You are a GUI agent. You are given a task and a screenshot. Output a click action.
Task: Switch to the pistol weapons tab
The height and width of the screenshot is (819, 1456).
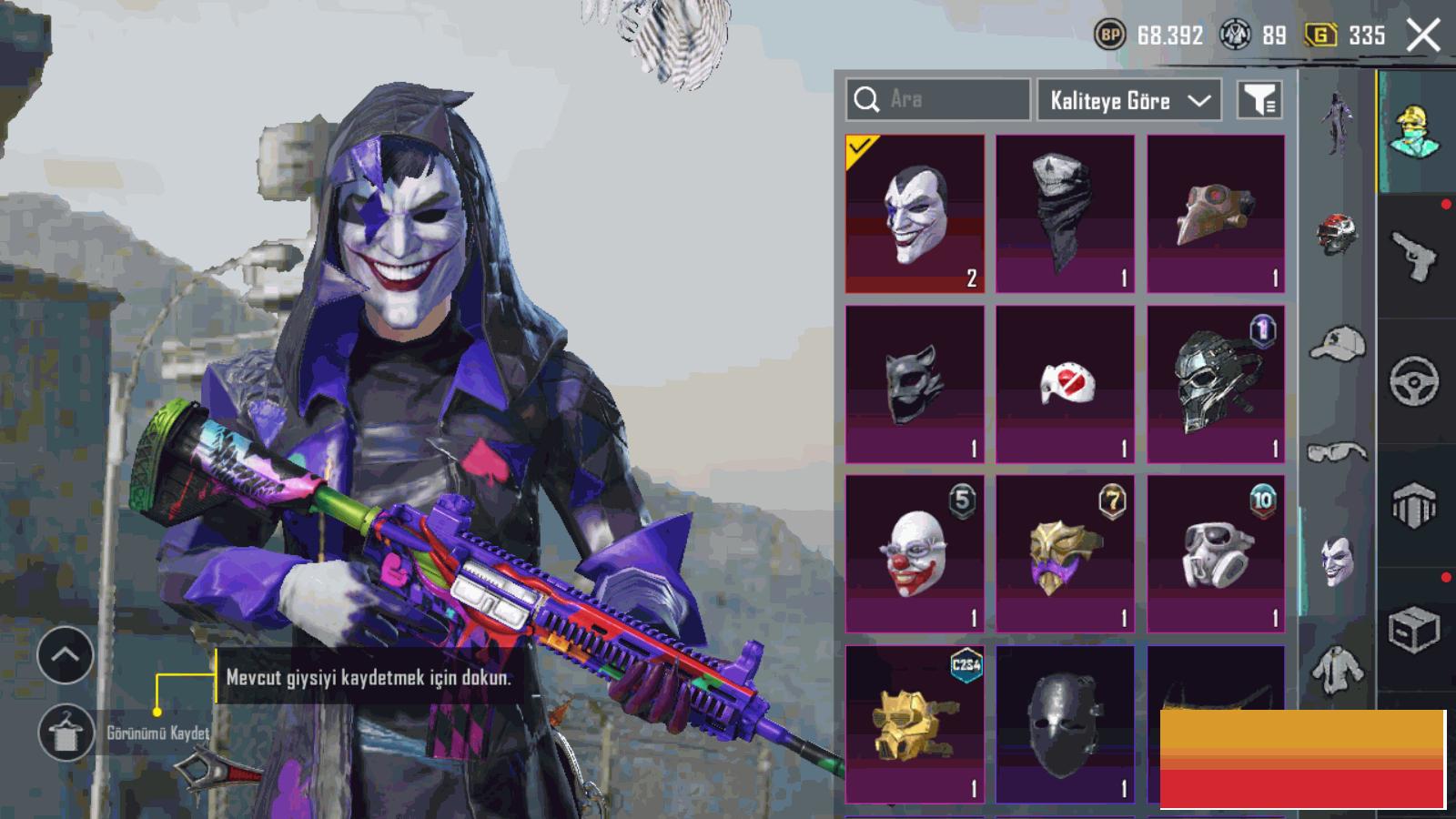(1414, 257)
